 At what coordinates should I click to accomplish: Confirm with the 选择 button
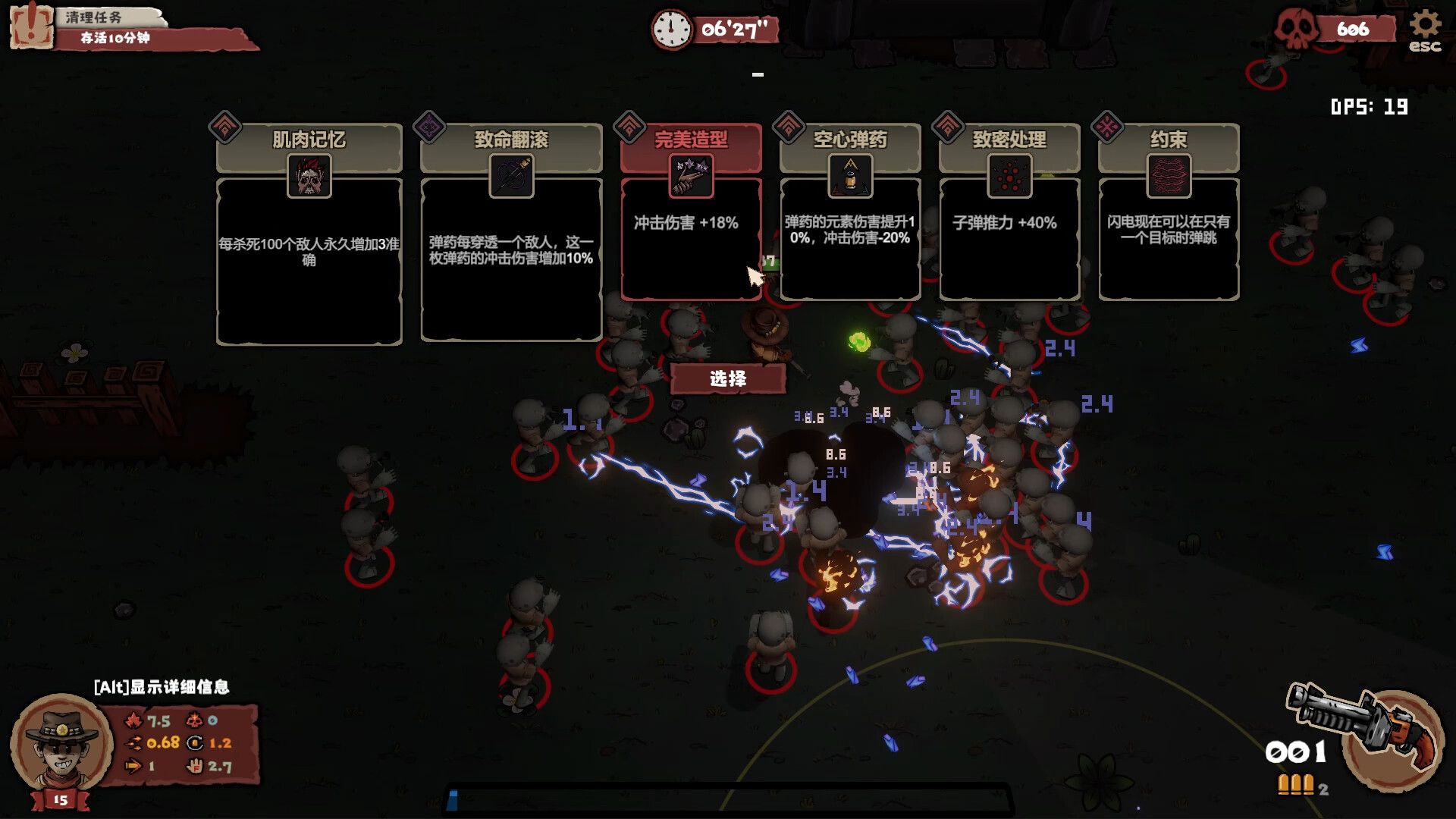pos(727,378)
